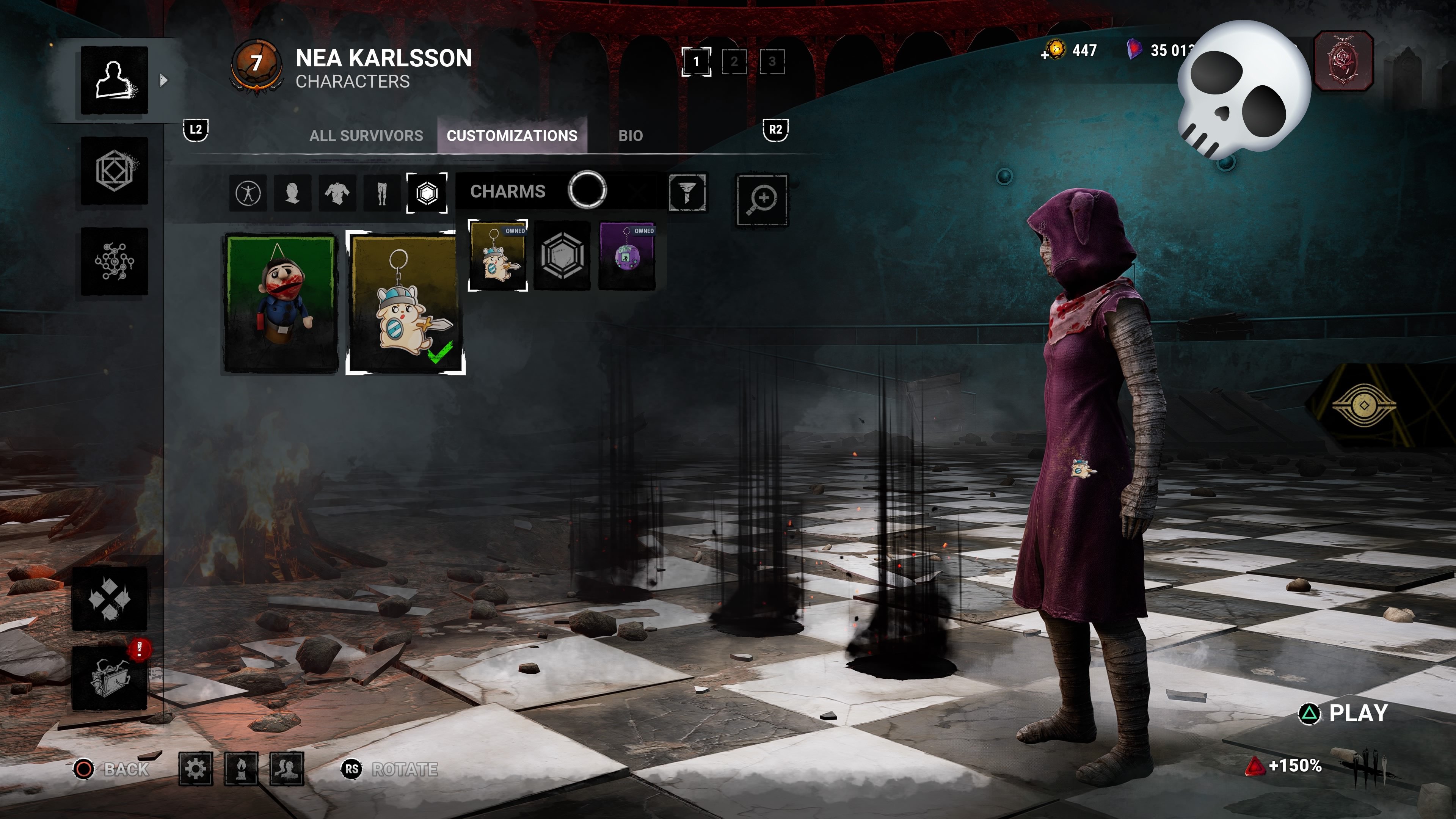The width and height of the screenshot is (1456, 819).
Task: Open the head customization category icon
Action: coord(293,194)
